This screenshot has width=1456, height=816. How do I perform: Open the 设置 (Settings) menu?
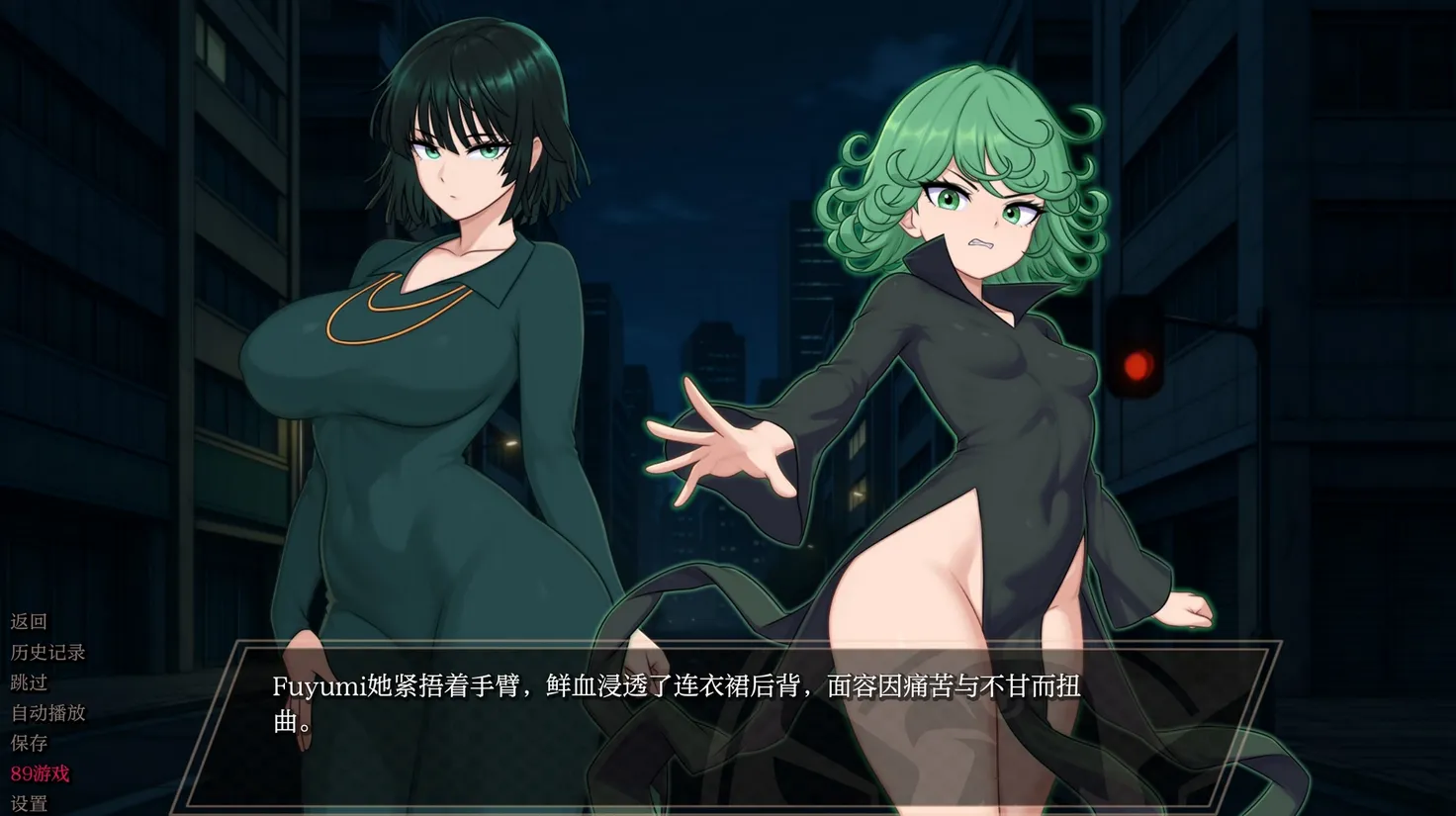(29, 803)
